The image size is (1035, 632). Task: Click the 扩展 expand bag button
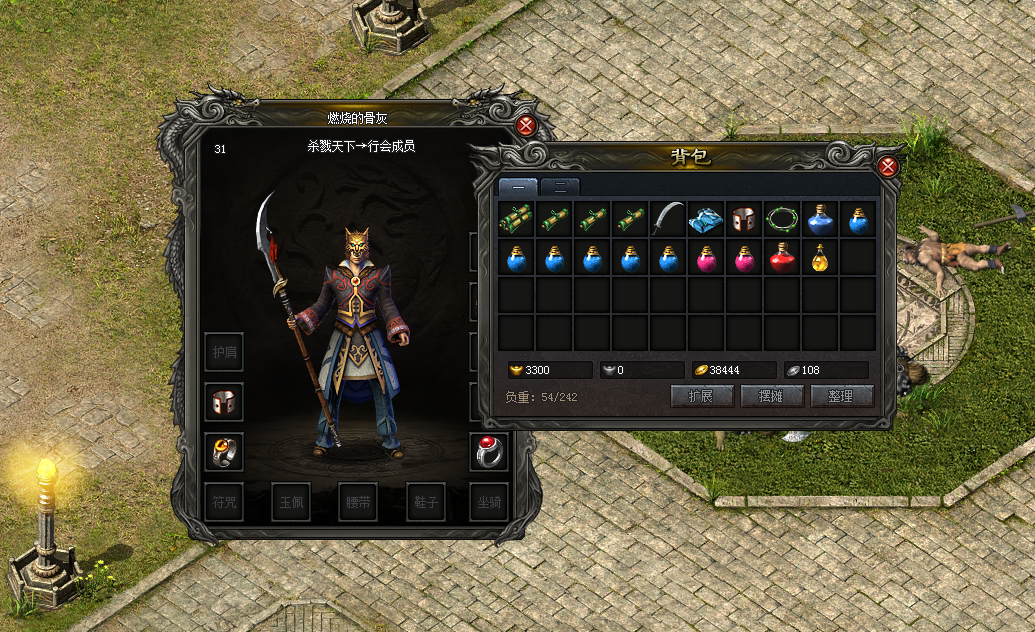(701, 396)
